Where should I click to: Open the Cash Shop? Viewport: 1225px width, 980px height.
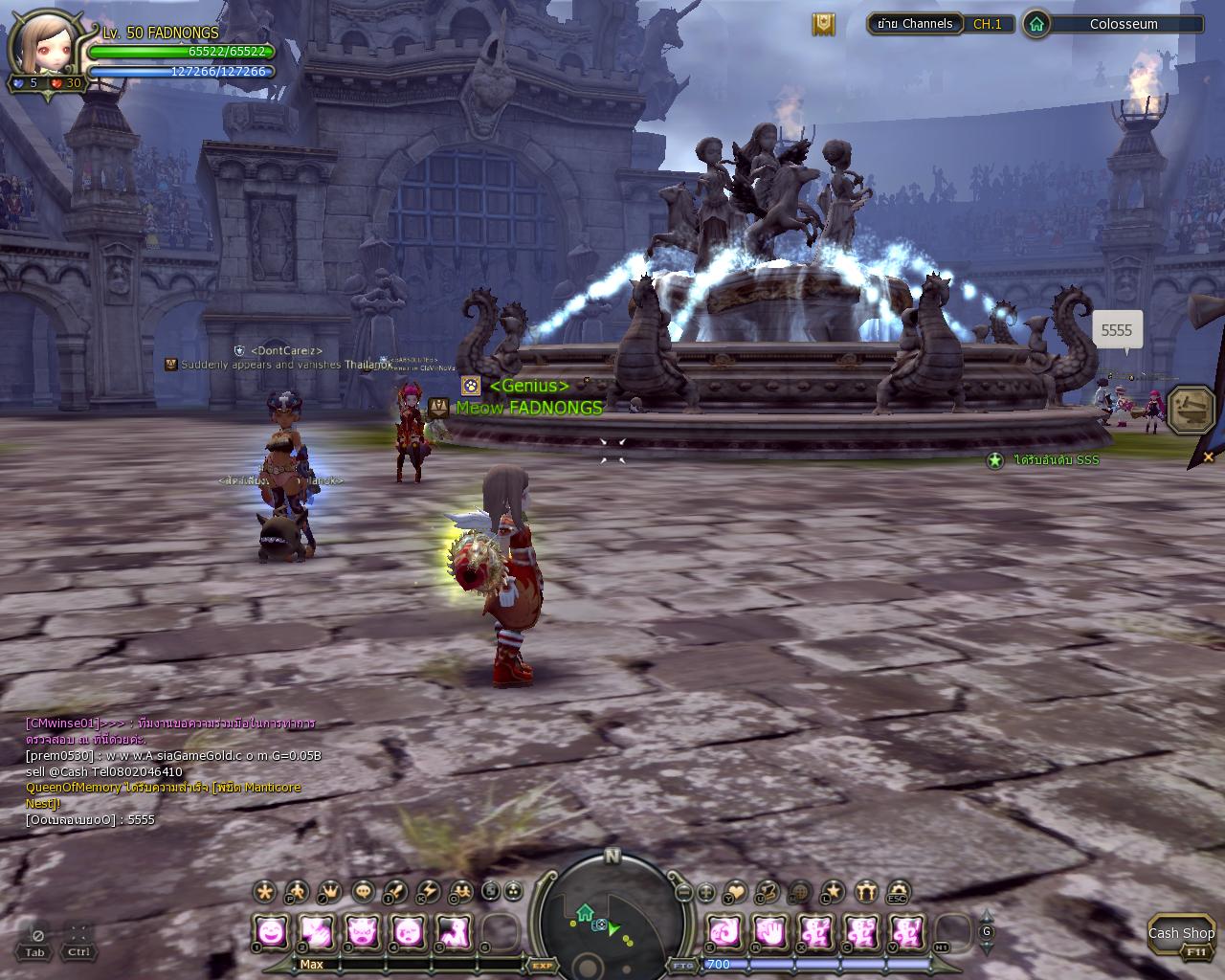1181,933
